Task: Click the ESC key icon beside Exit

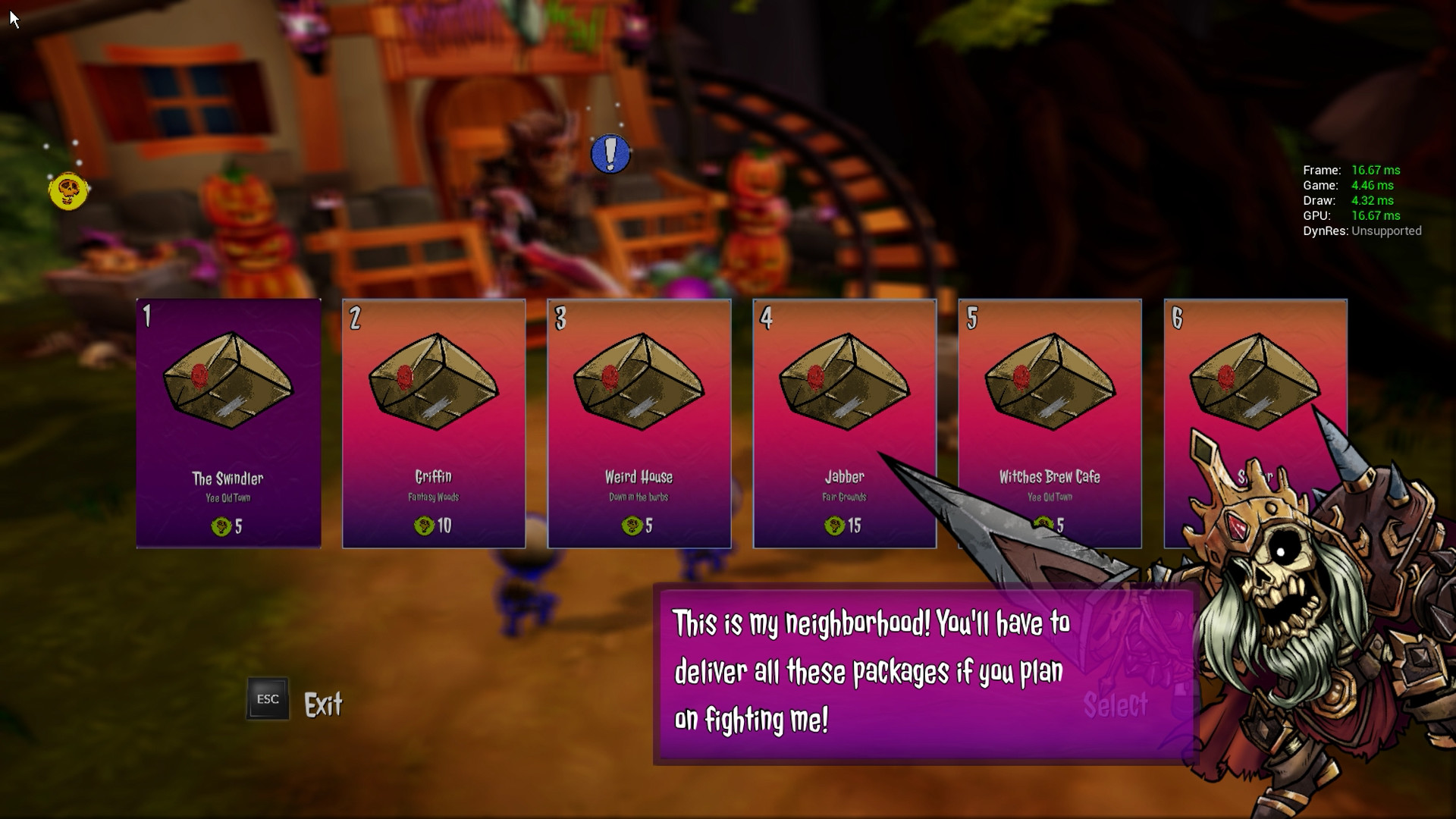Action: [x=267, y=698]
